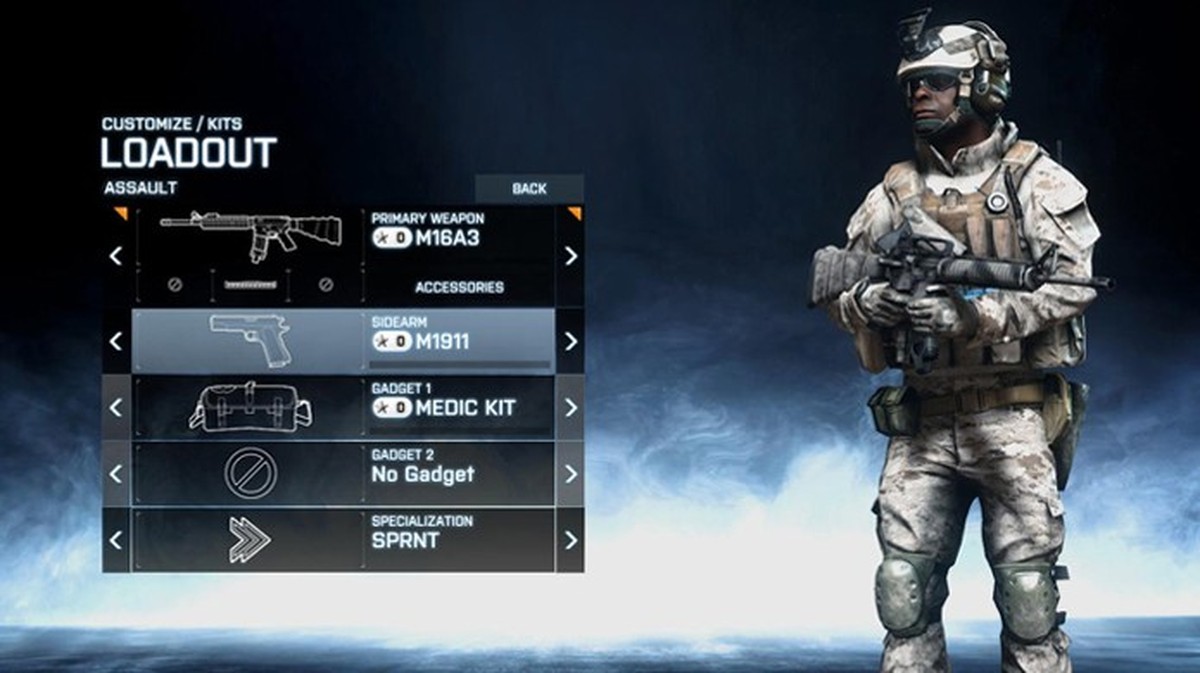Screen dimensions: 1200x673
Task: Click the BACK button
Action: (x=529, y=188)
